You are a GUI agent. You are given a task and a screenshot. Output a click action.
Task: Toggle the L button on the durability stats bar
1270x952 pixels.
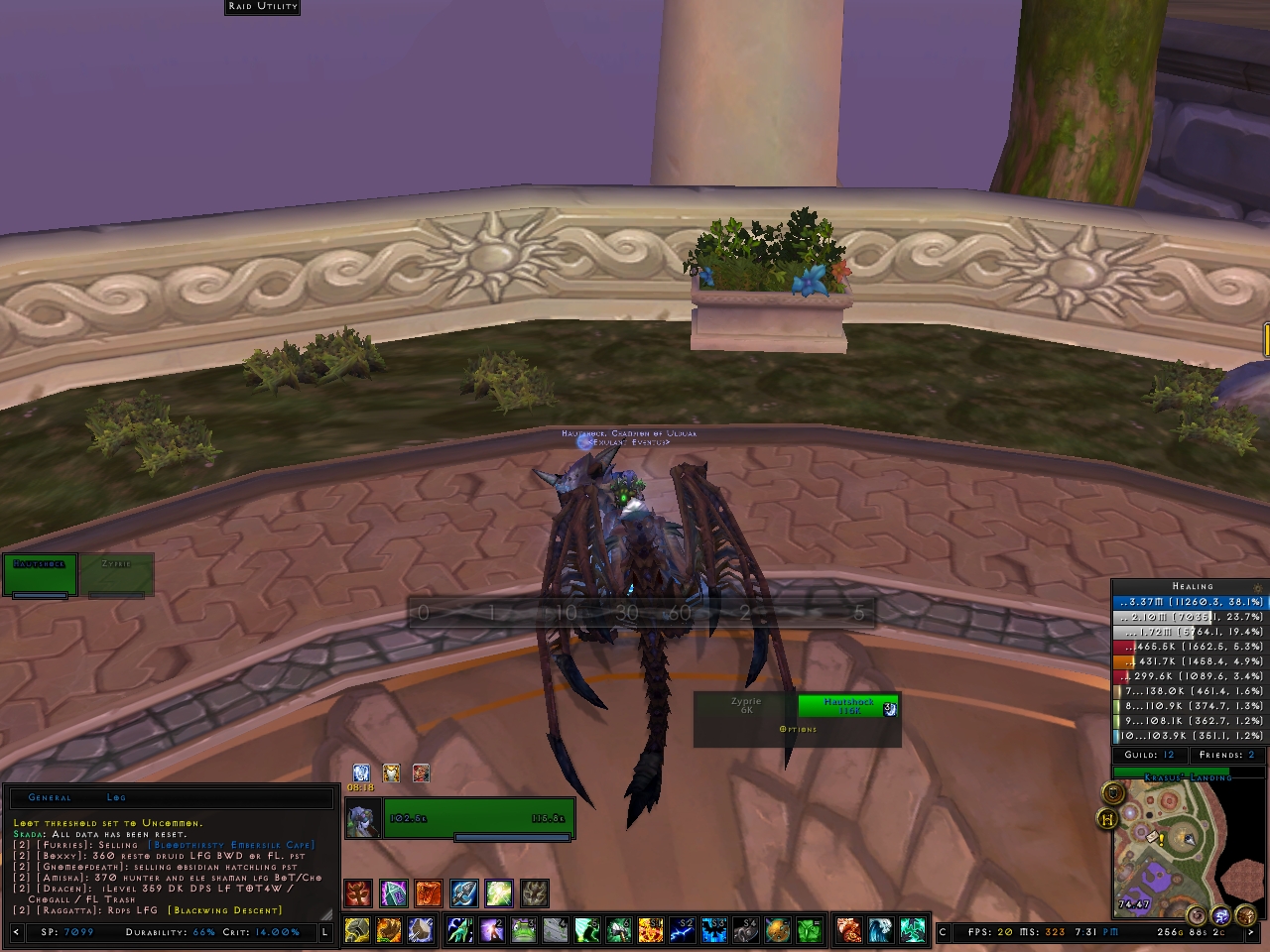point(325,932)
